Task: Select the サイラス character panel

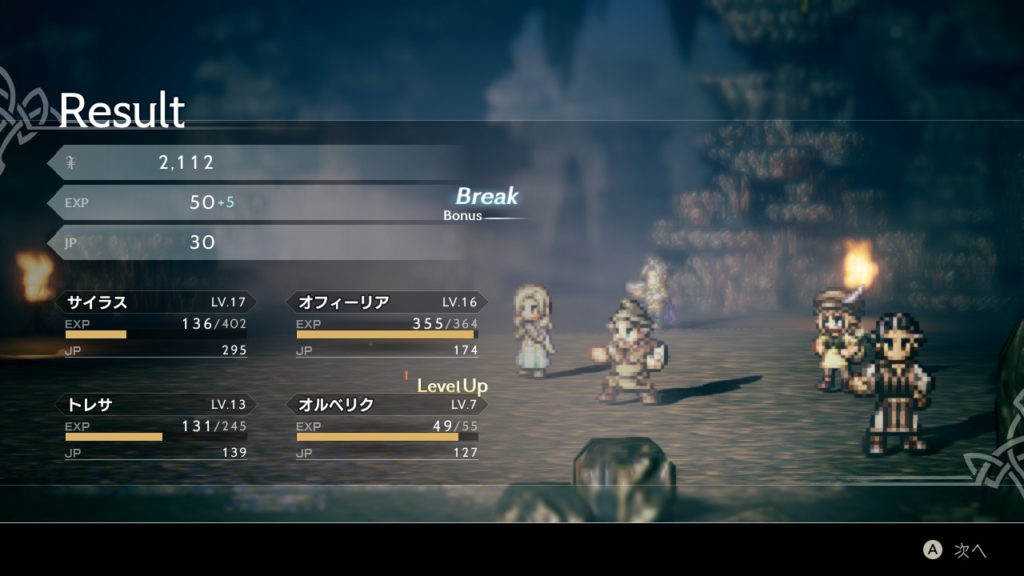Action: (x=156, y=324)
